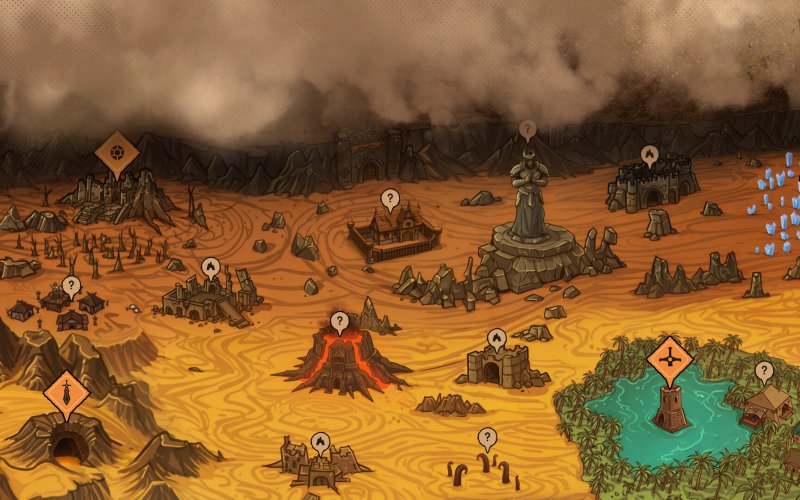Choose the question mark above the fenced manor
Image resolution: width=800 pixels, height=500 pixels.
(390, 198)
